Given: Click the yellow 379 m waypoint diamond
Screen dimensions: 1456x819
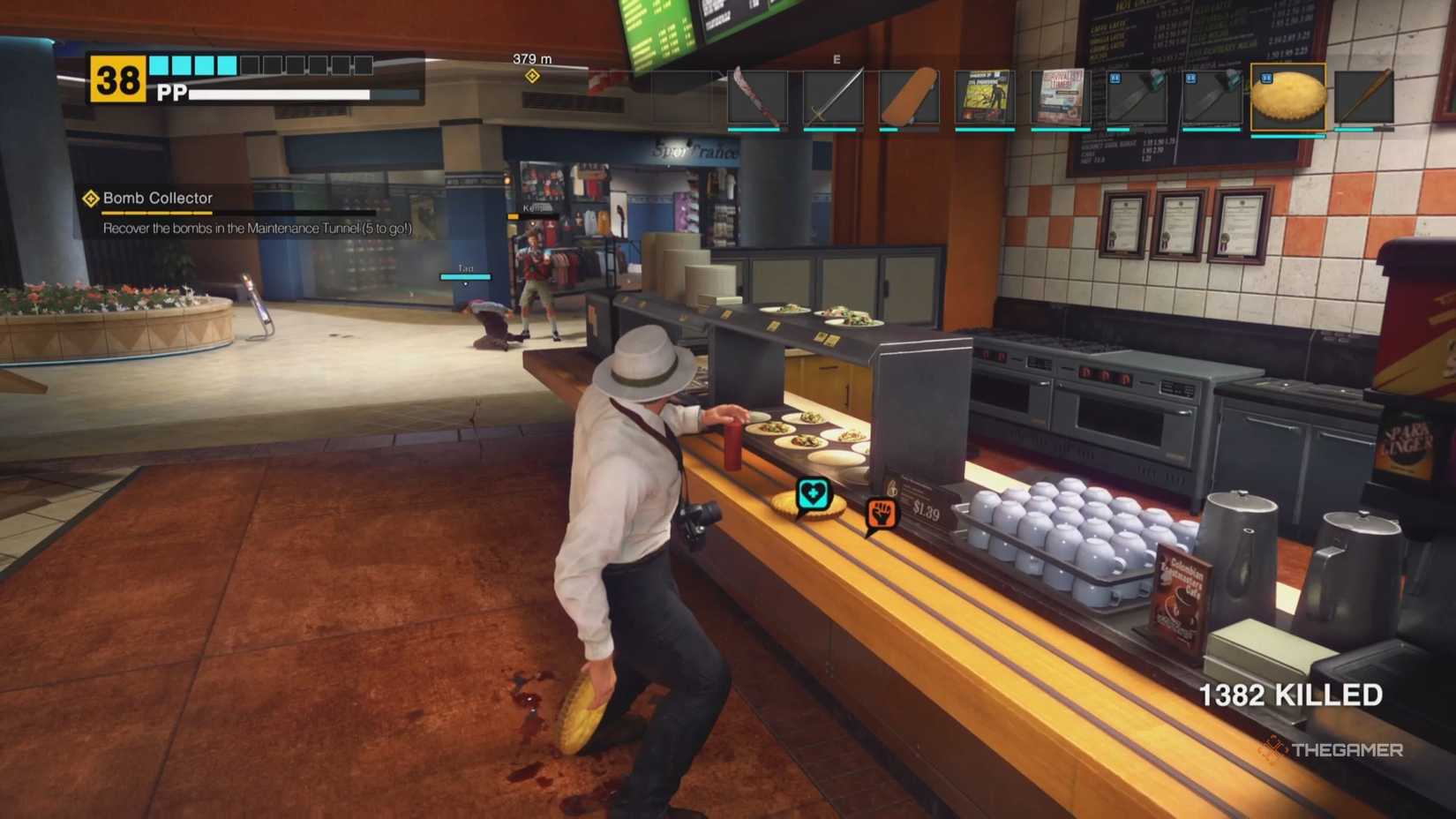Looking at the screenshot, I should coord(533,76).
